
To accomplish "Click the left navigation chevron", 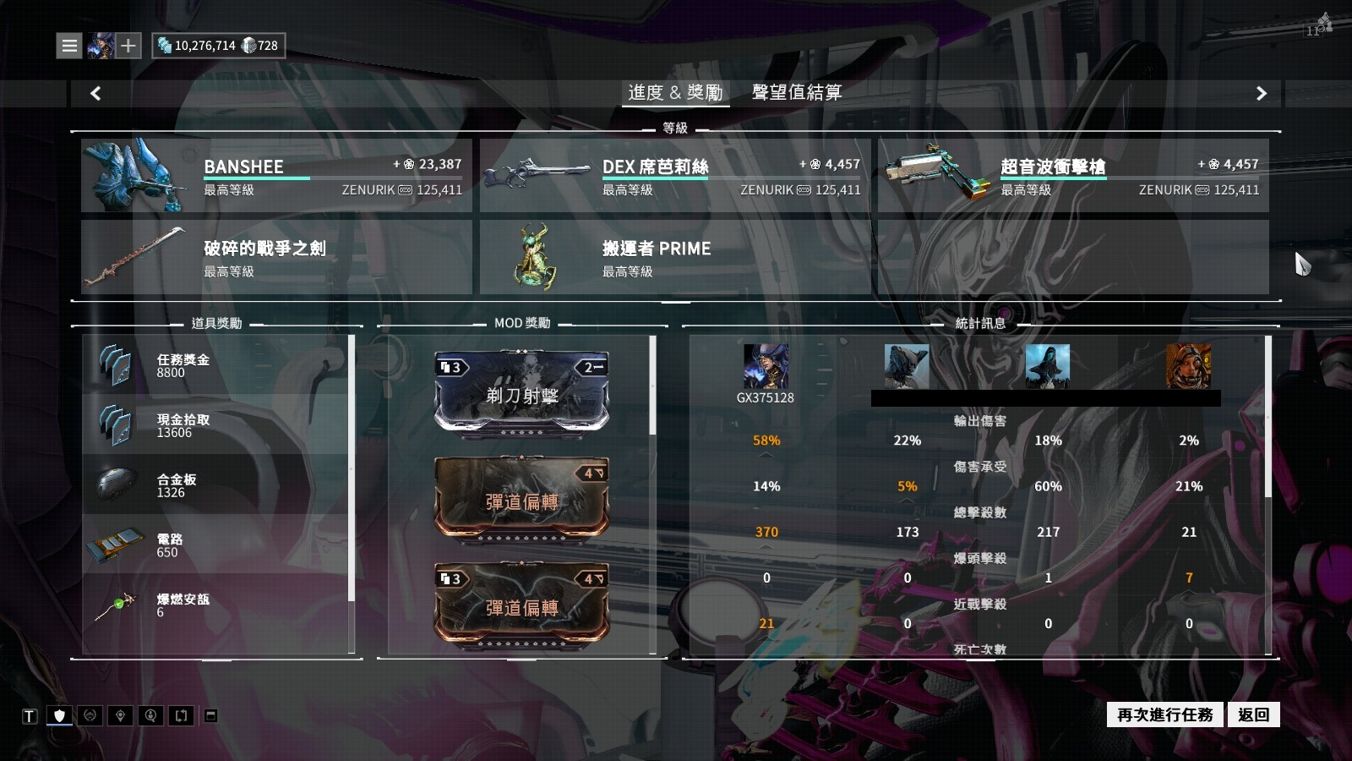I will (x=95, y=93).
